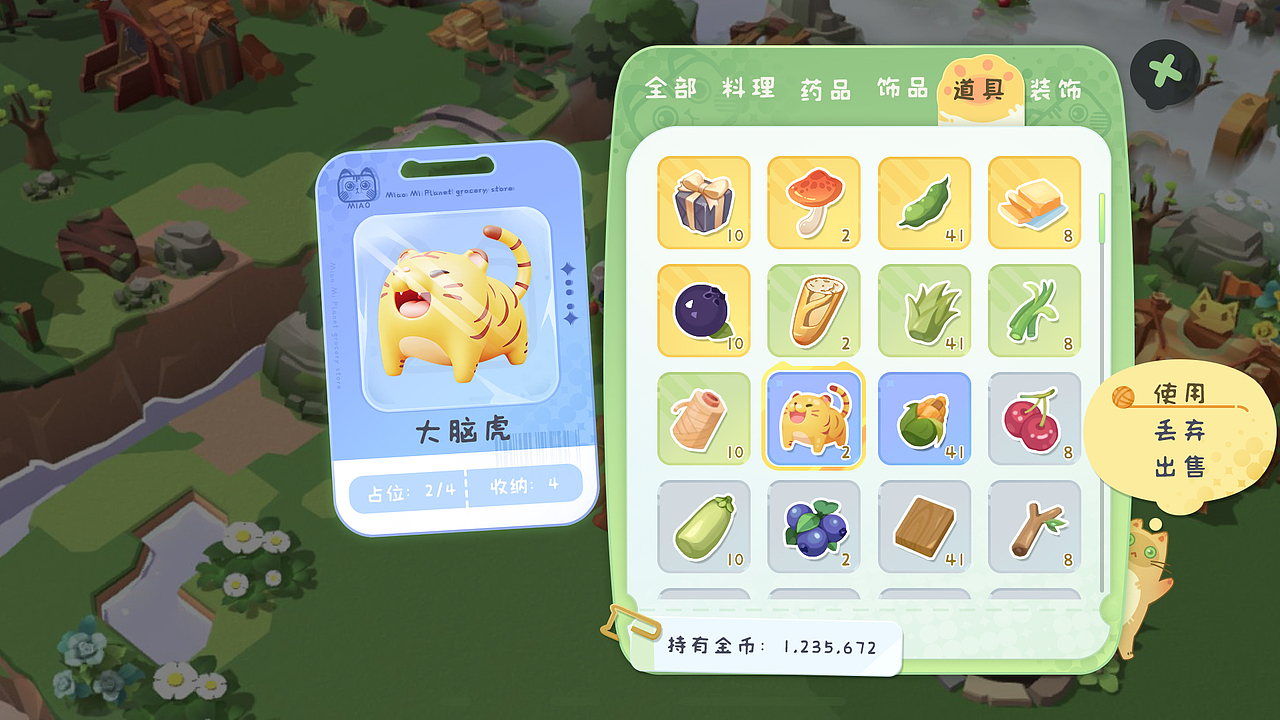The height and width of the screenshot is (720, 1280).
Task: Select the dark blueberry item
Action: [x=703, y=312]
